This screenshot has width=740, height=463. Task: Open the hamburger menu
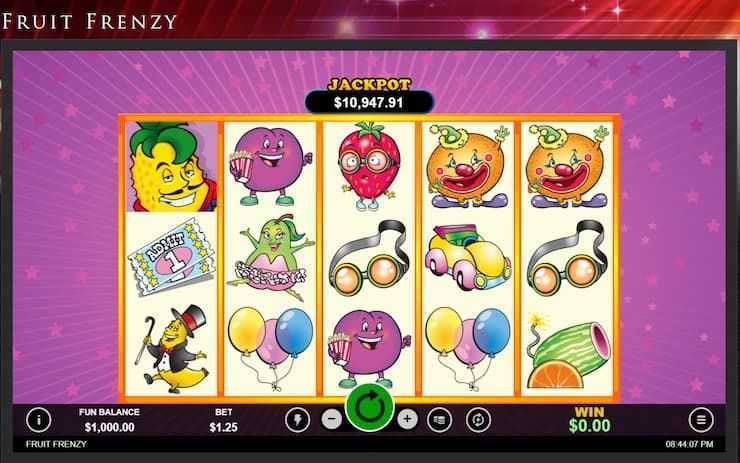[700, 420]
